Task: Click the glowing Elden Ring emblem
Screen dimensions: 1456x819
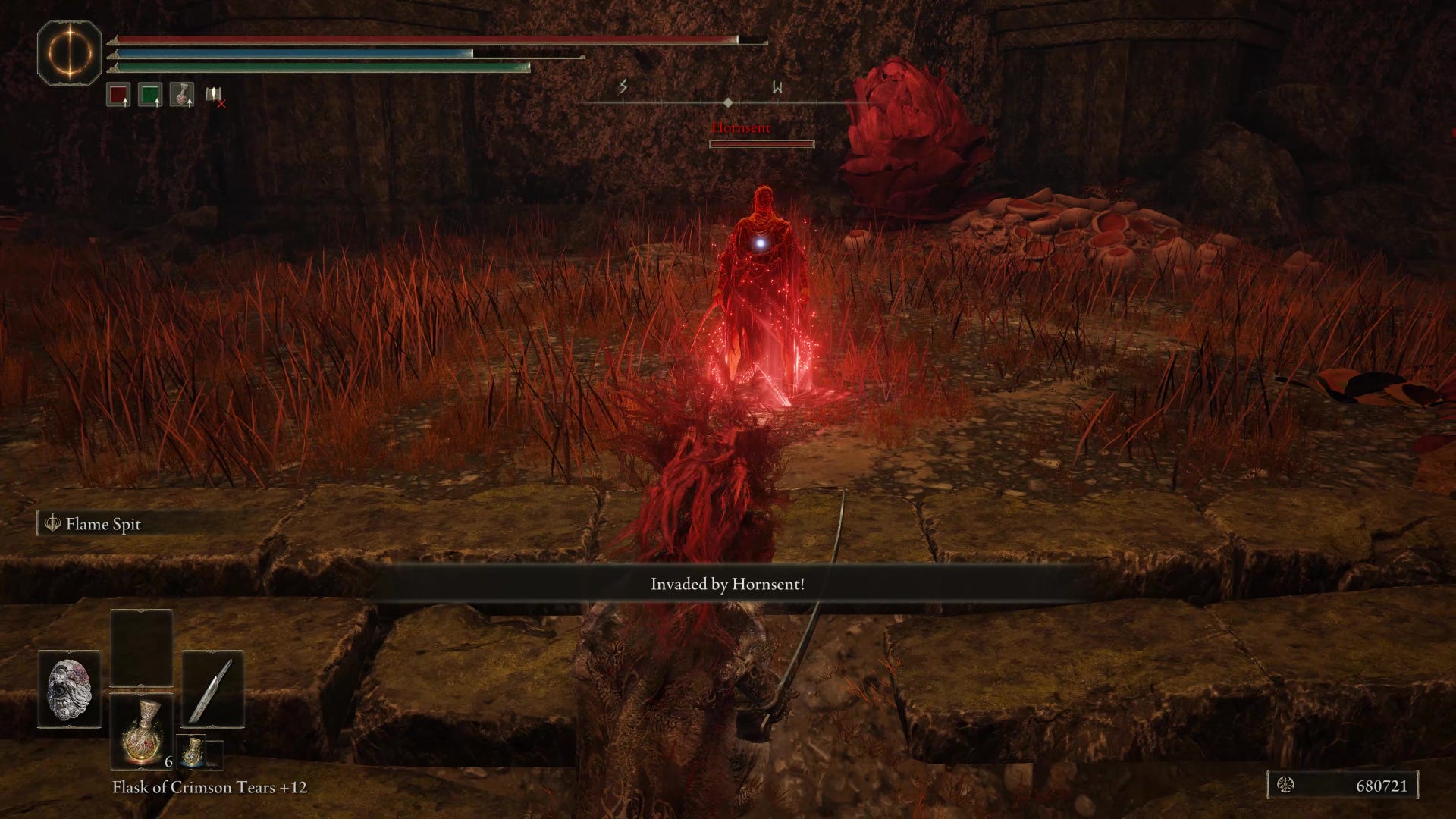Action: 69,53
